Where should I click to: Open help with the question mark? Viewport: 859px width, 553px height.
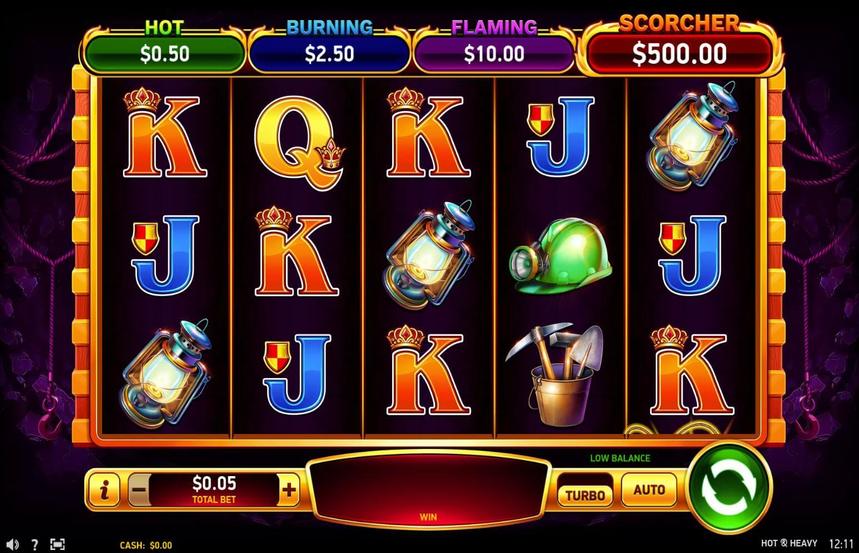(x=35, y=544)
